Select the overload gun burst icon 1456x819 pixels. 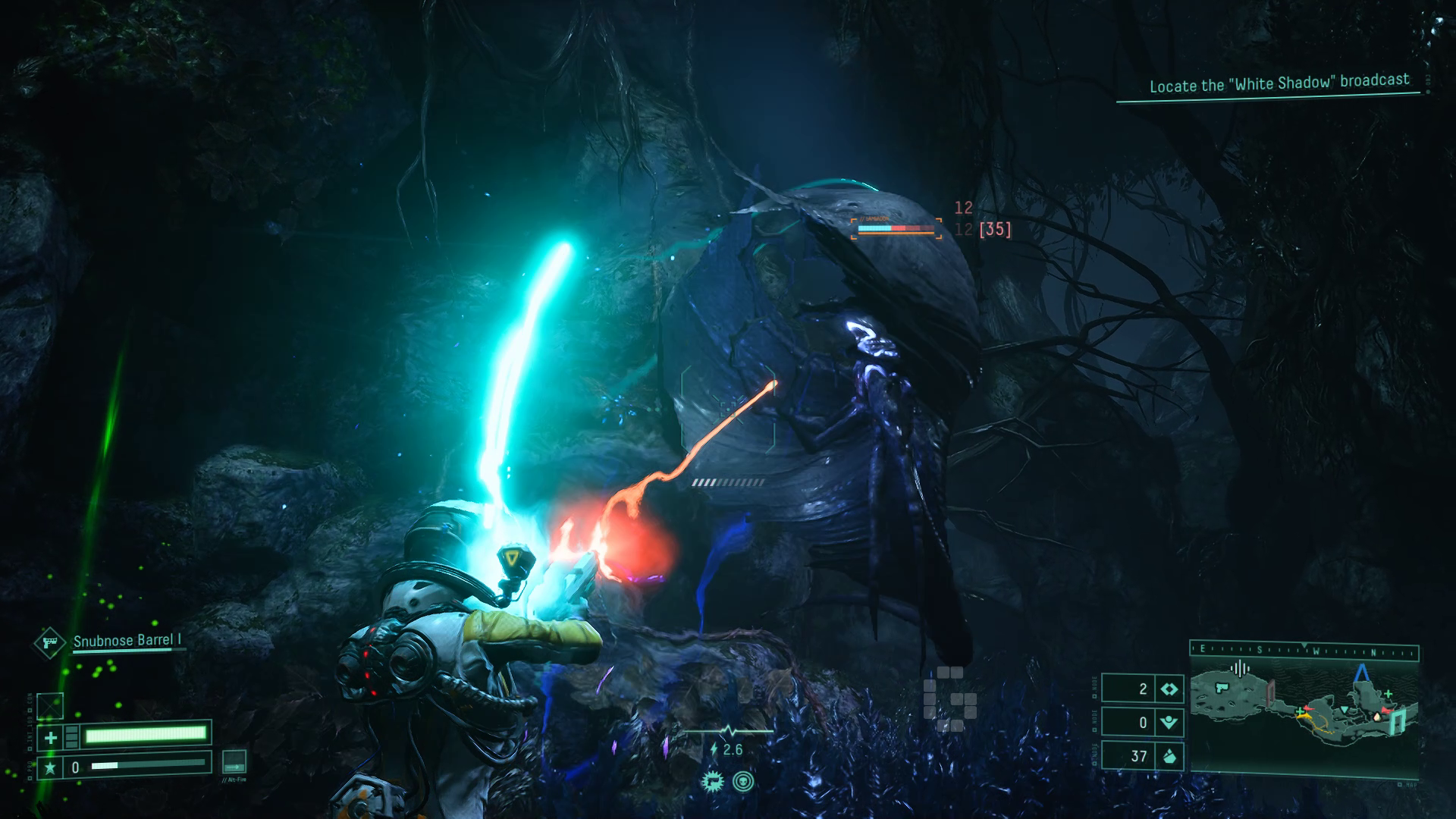(713, 782)
